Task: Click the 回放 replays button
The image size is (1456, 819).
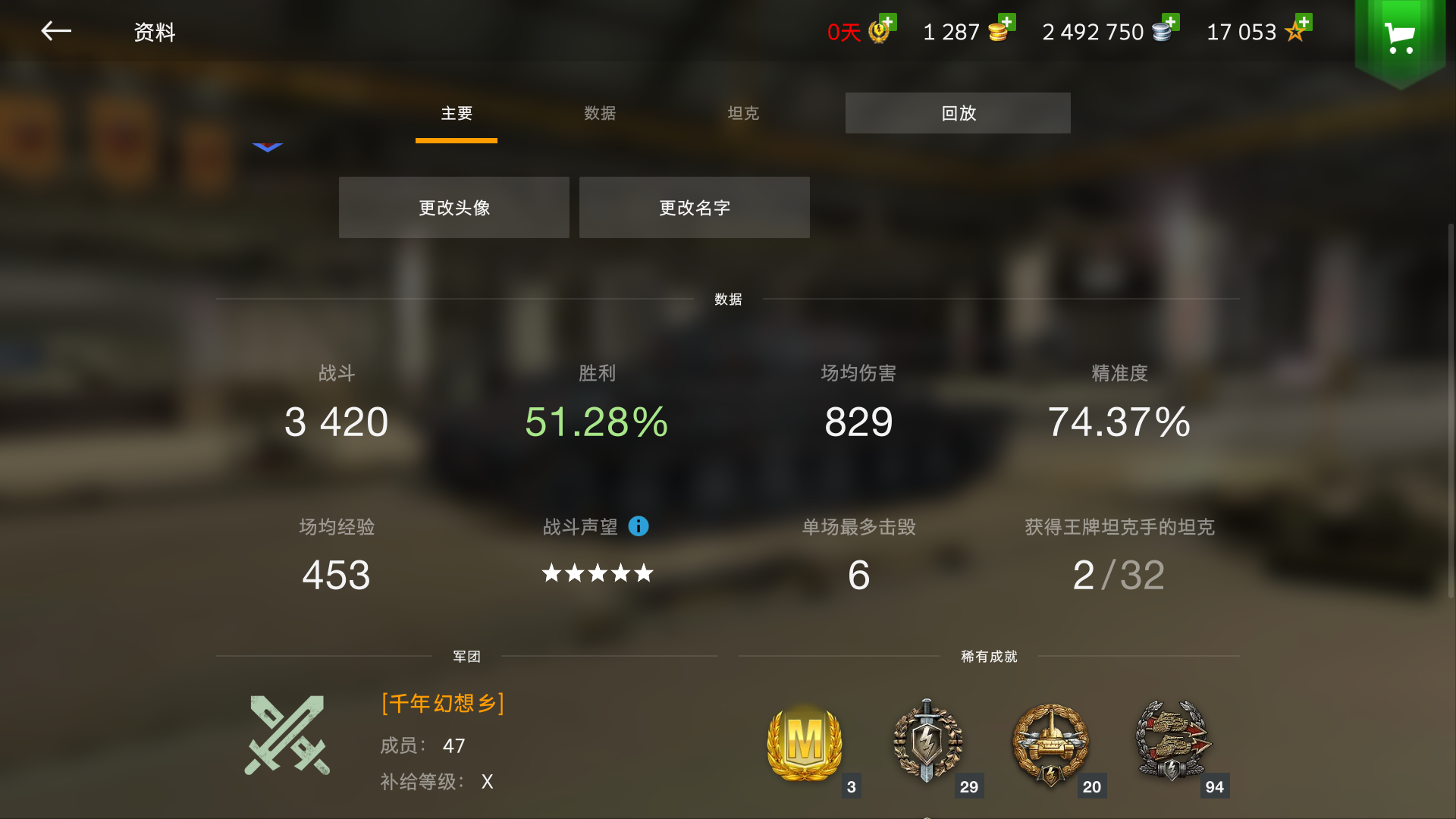Action: [958, 112]
